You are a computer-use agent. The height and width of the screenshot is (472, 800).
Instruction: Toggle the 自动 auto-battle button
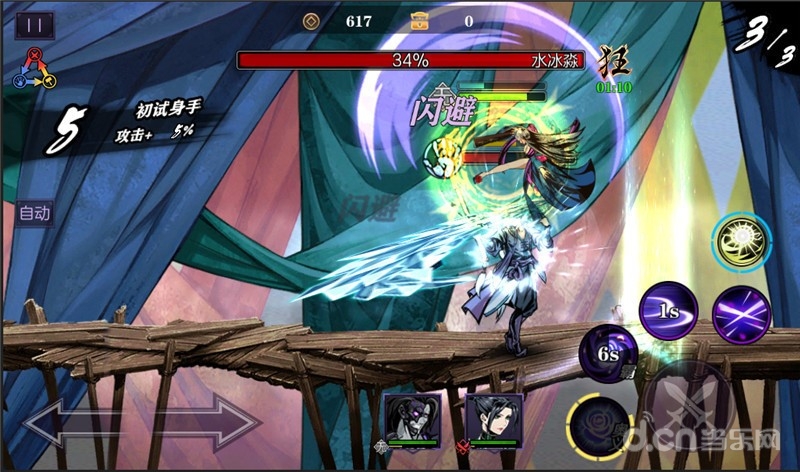coord(35,213)
